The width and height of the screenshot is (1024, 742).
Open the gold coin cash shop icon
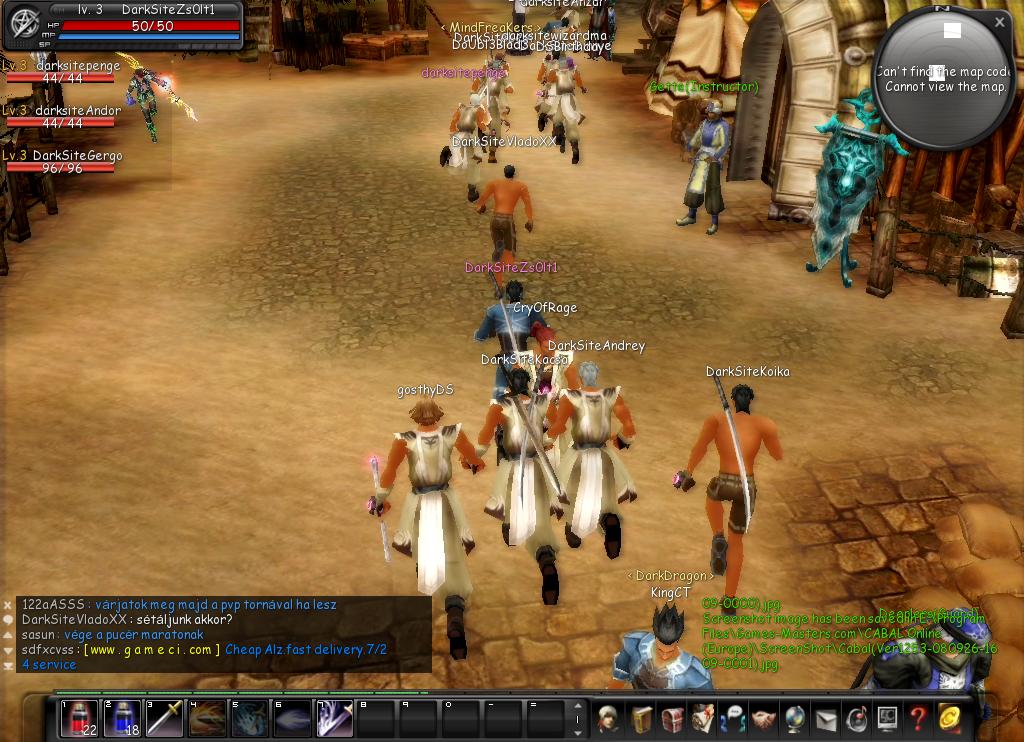tap(948, 719)
